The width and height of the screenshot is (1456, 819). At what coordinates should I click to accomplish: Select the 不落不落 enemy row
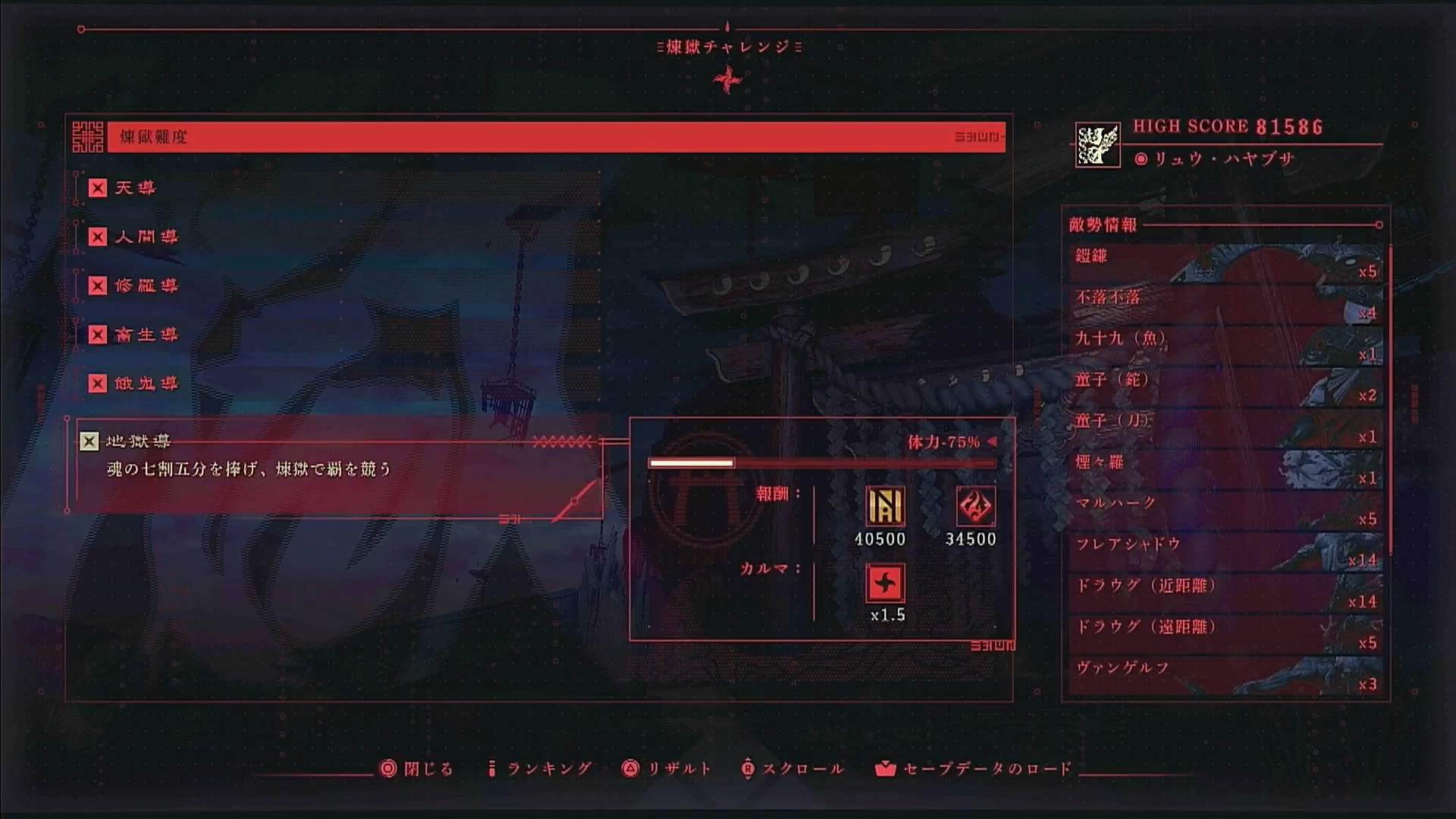1225,304
